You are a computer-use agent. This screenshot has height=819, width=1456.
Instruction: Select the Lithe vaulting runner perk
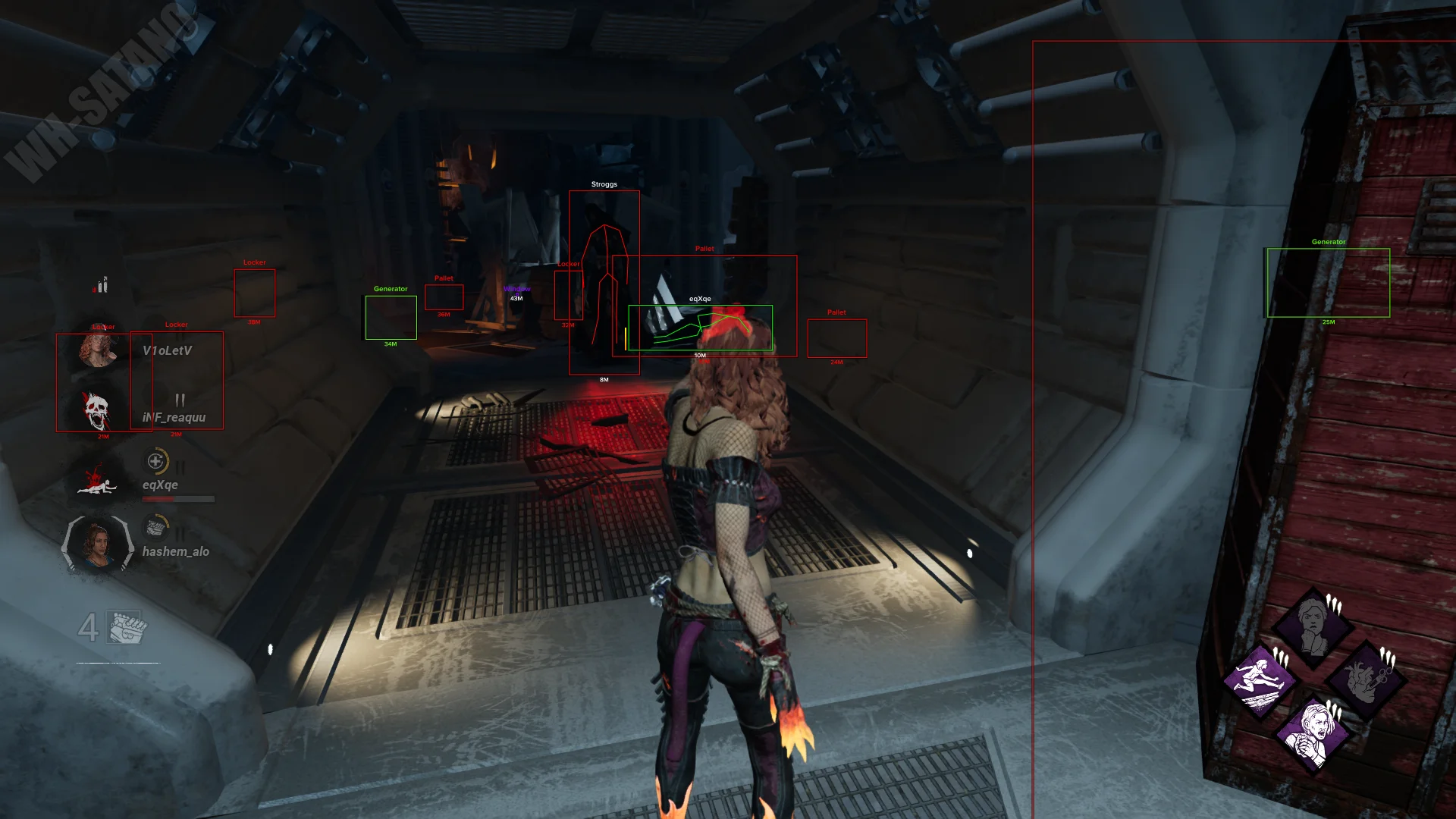tap(1259, 678)
